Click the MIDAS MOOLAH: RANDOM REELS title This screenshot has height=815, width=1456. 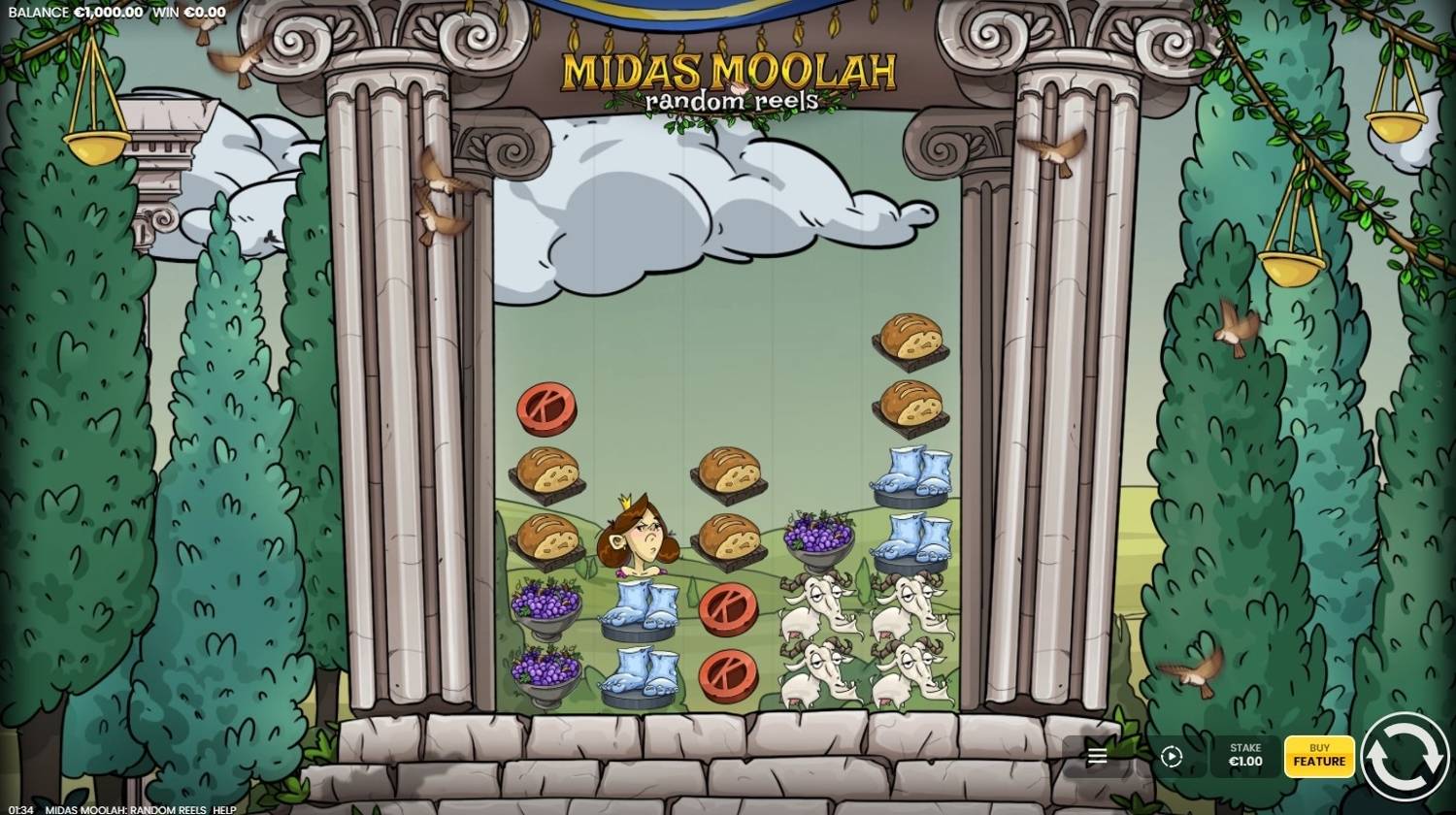126,807
